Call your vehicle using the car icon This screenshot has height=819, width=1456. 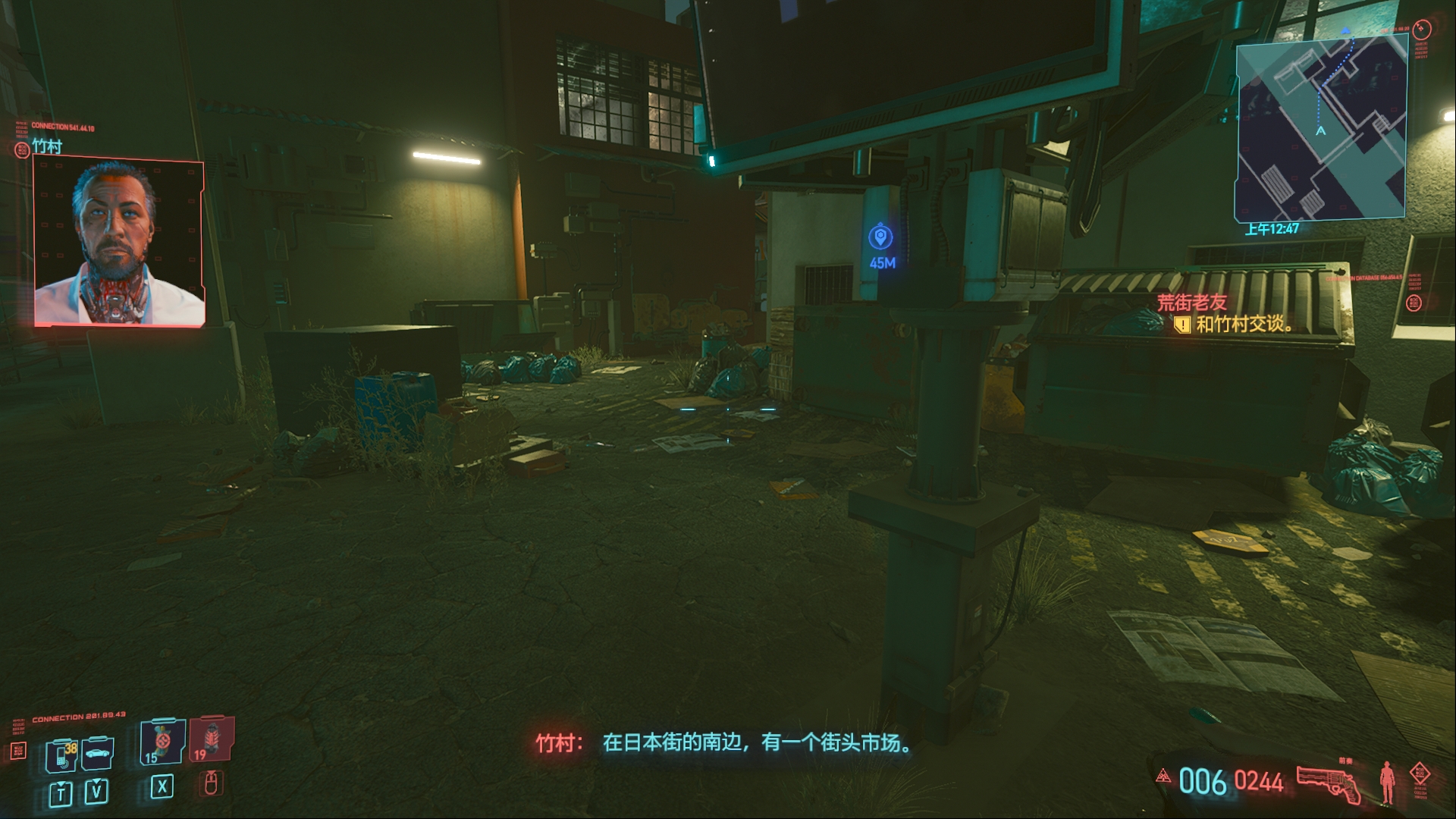click(96, 754)
